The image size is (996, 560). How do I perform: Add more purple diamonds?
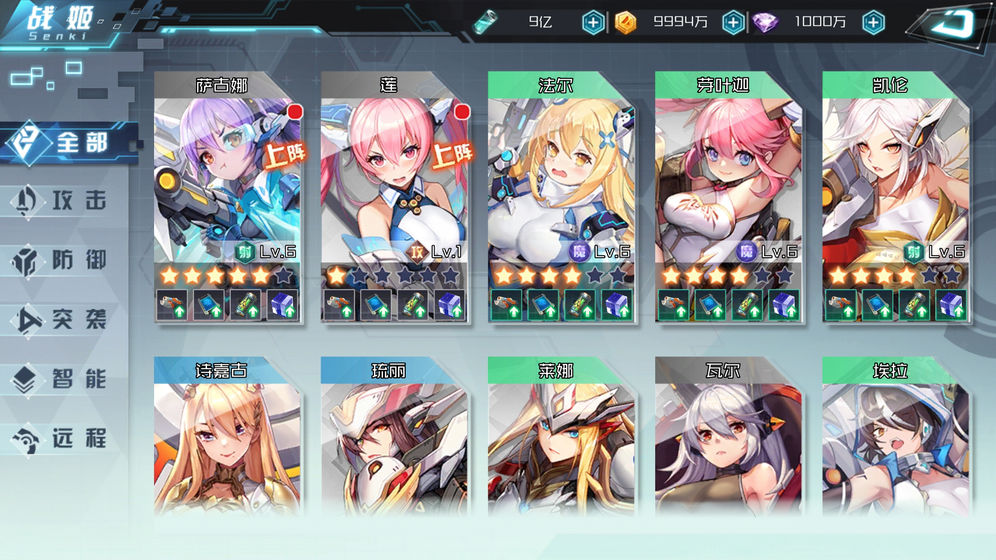(x=873, y=22)
